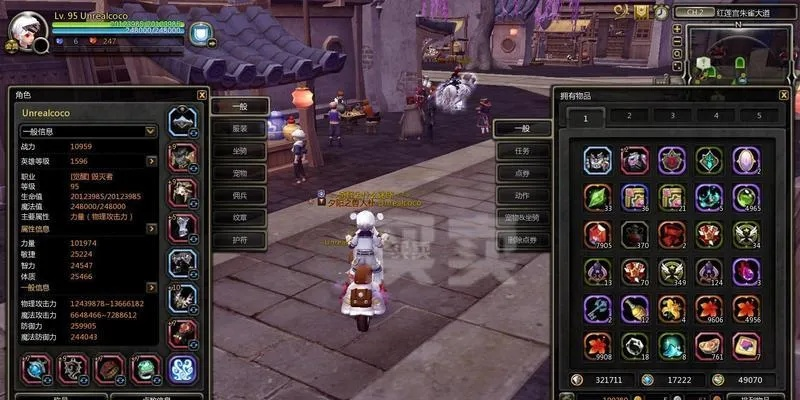Open the 一般信息 dropdown

click(x=151, y=131)
